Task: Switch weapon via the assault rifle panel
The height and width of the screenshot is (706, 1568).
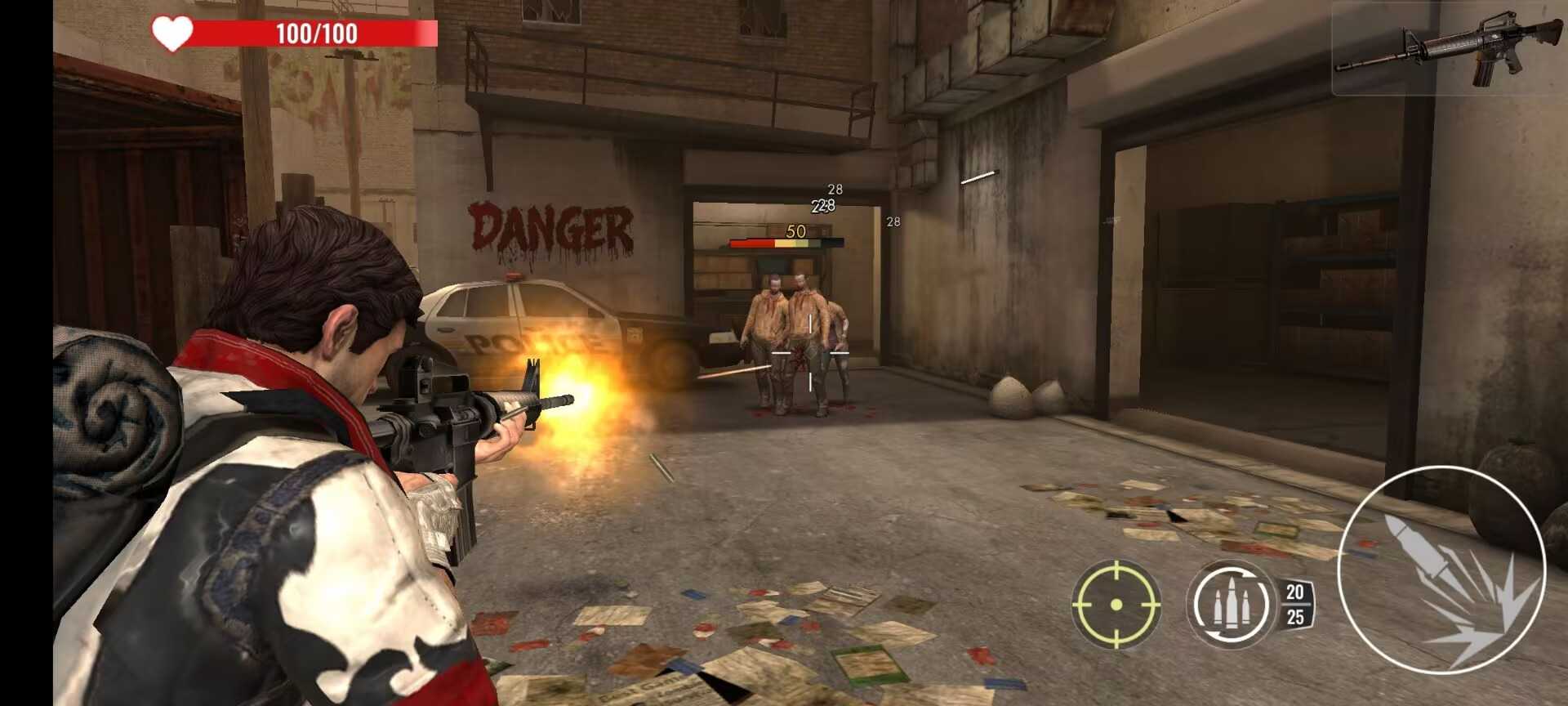Action: point(1449,49)
